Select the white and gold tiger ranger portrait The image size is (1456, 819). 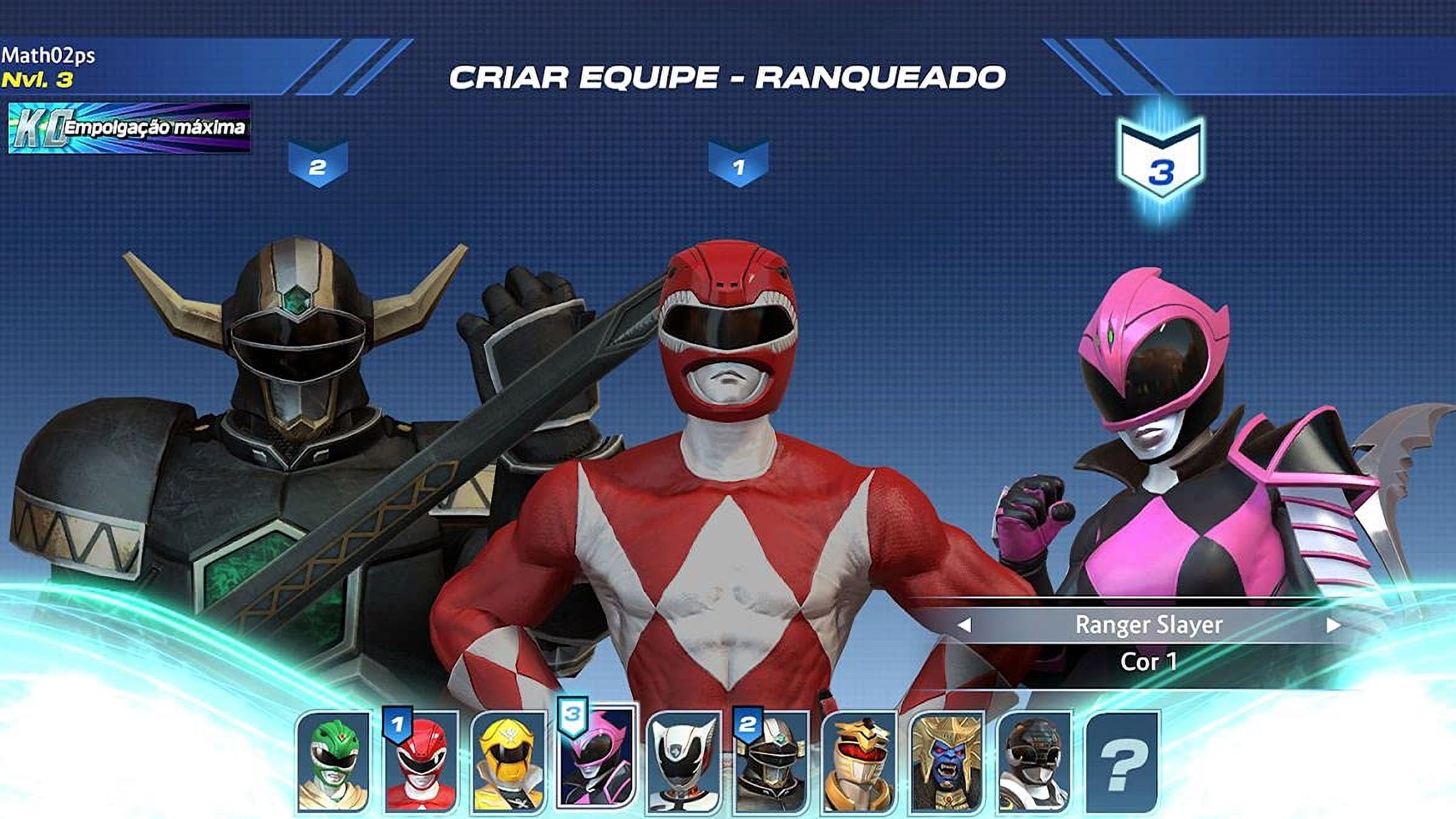pyautogui.click(x=858, y=762)
